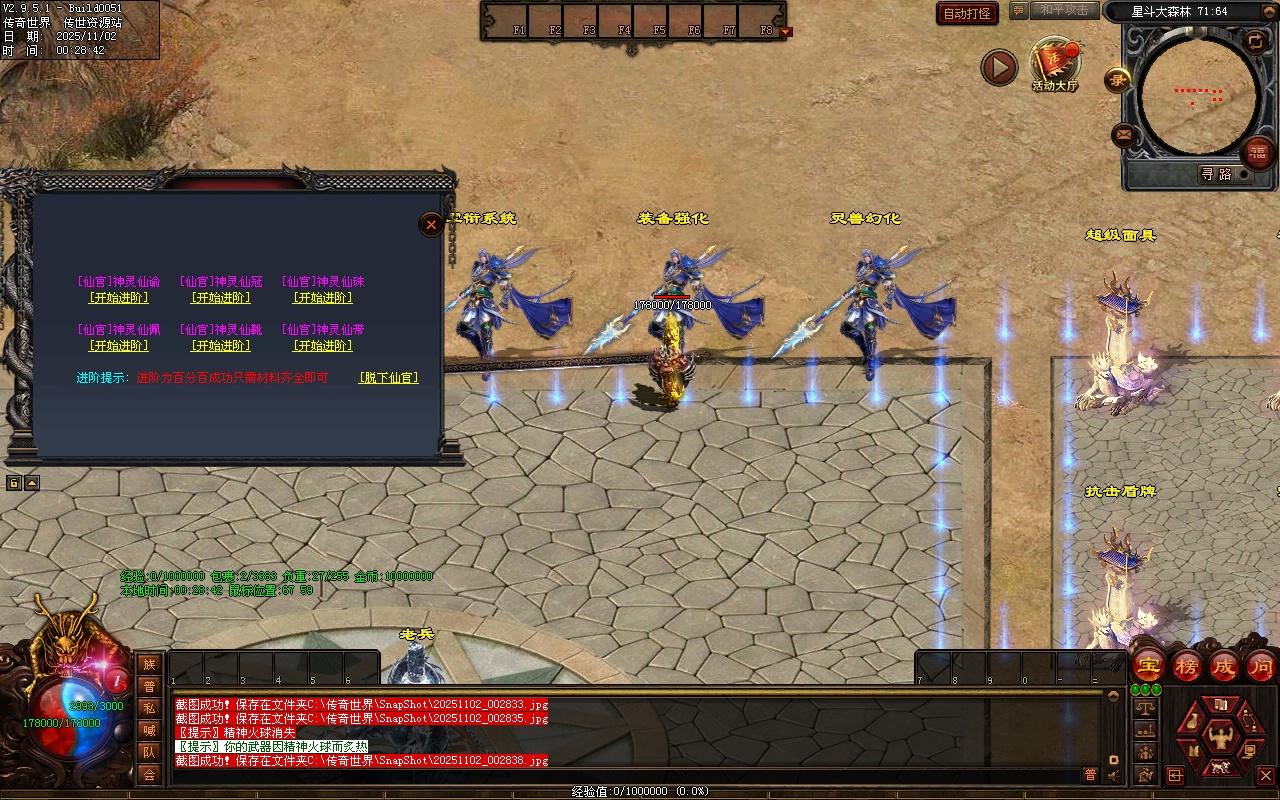Switch the 和平攻击 attack mode
Screen dimensions: 1280x800
click(1064, 11)
